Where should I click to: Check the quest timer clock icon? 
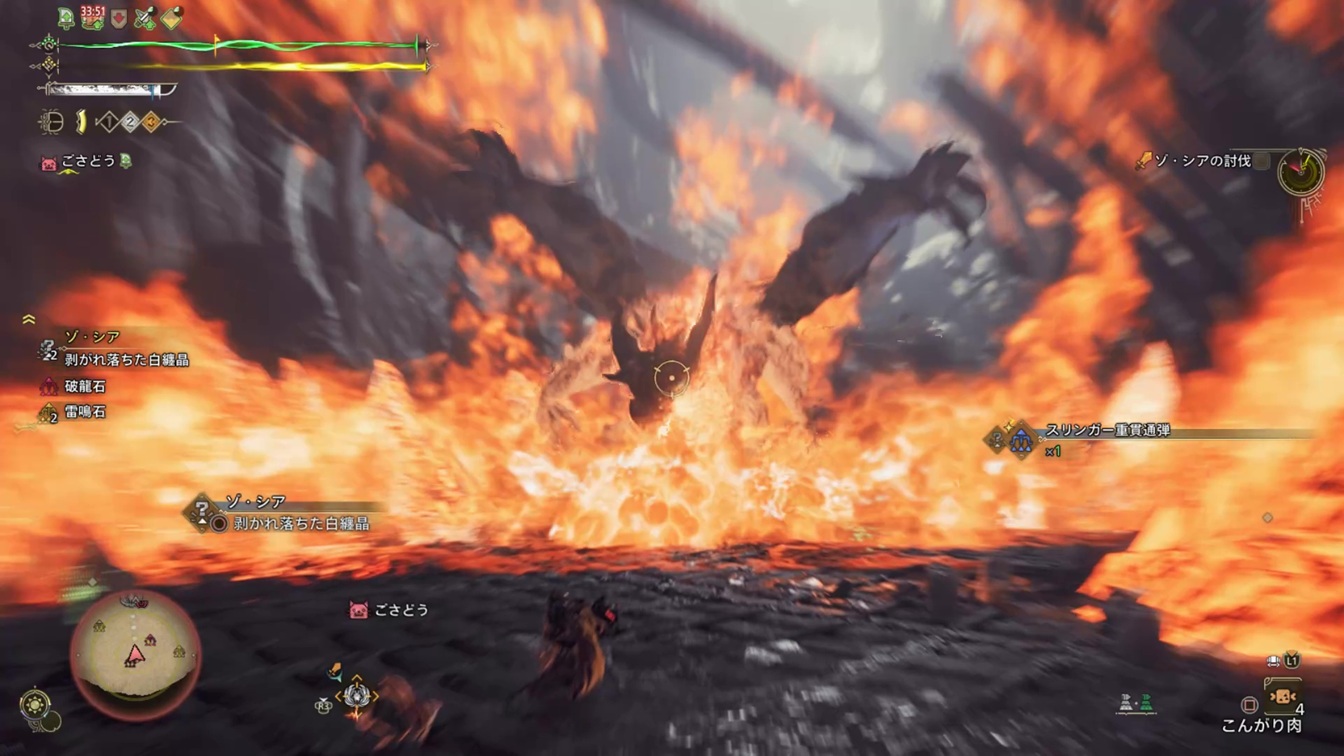point(1300,173)
